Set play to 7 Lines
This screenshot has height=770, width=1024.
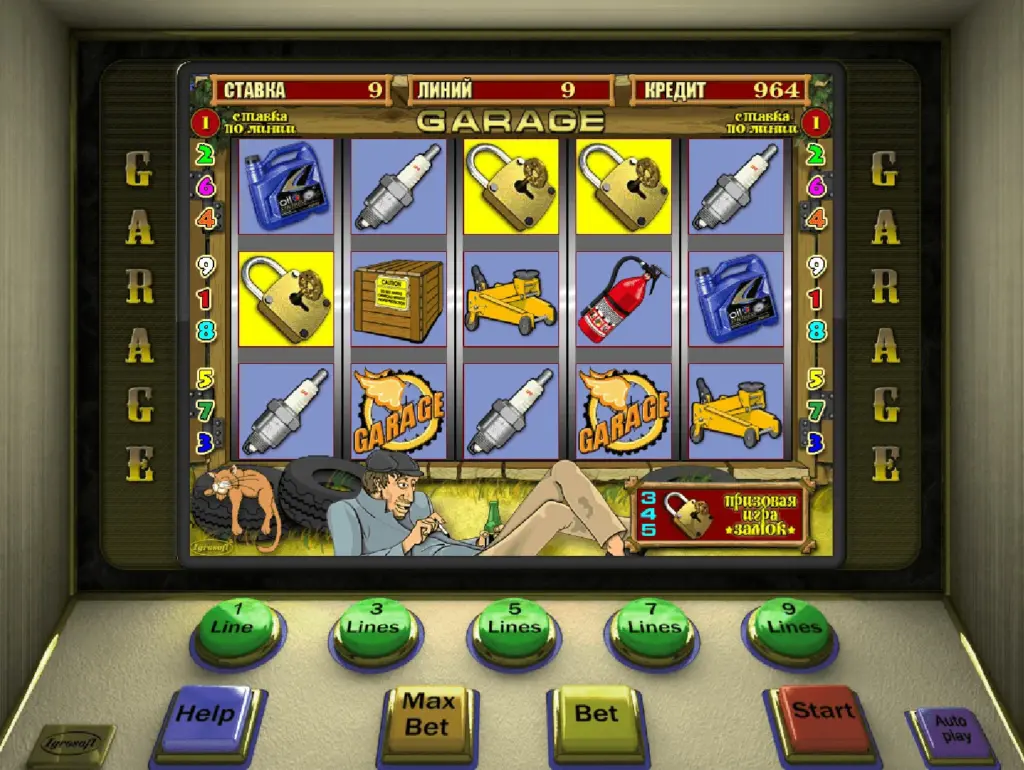[653, 626]
